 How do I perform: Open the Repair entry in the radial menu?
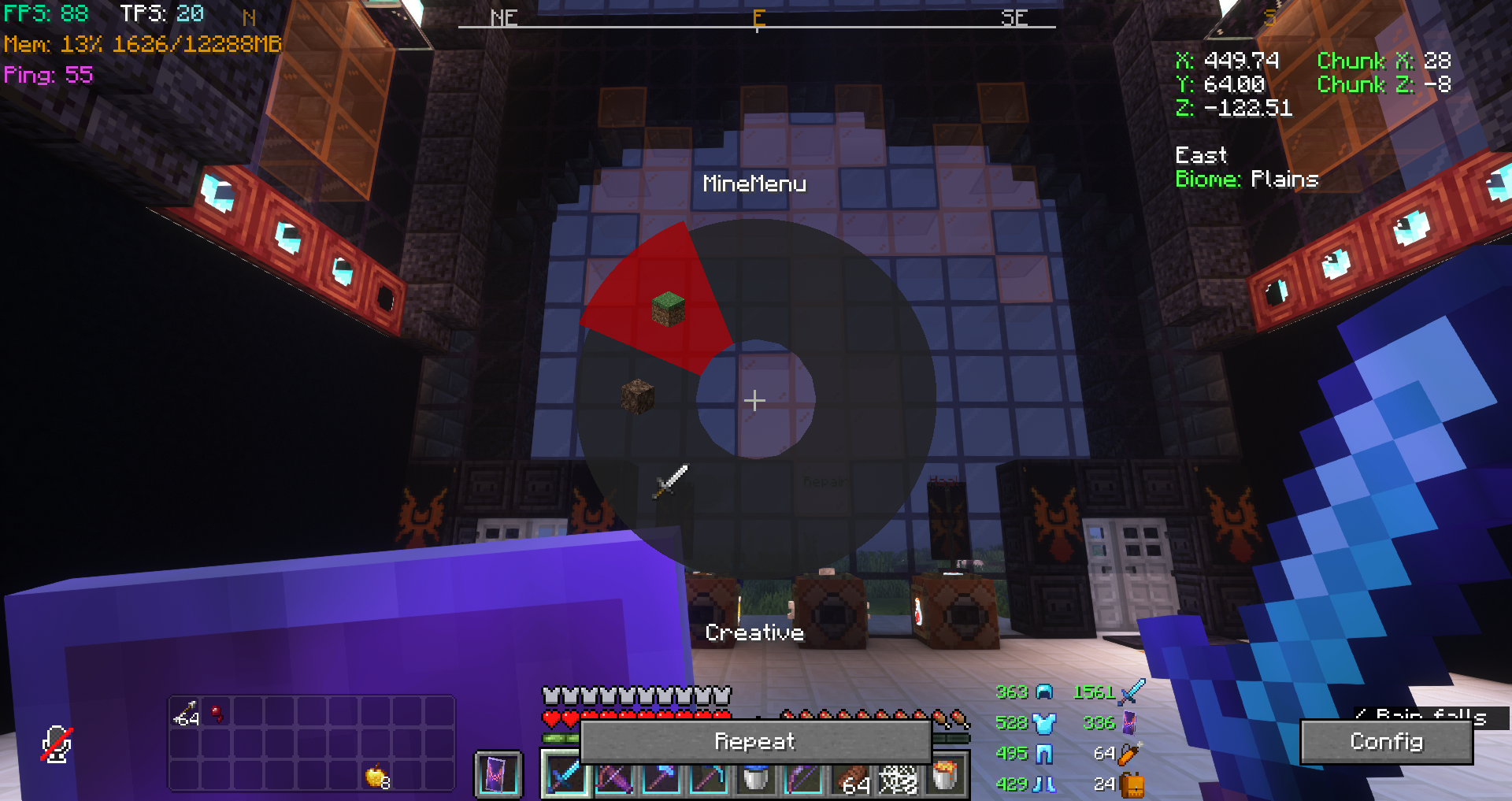point(825,480)
